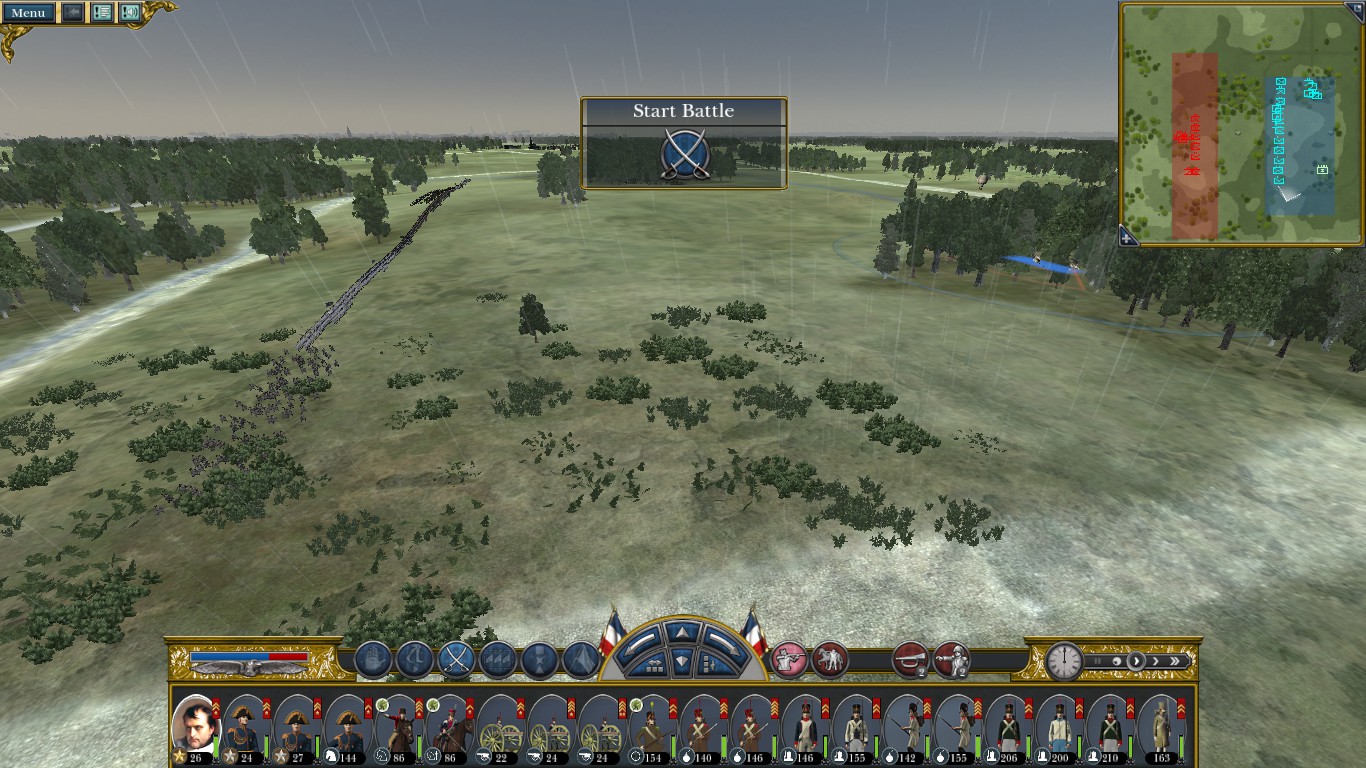The image size is (1366, 768).
Task: Select the cavalry unit in red coat
Action: click(398, 724)
